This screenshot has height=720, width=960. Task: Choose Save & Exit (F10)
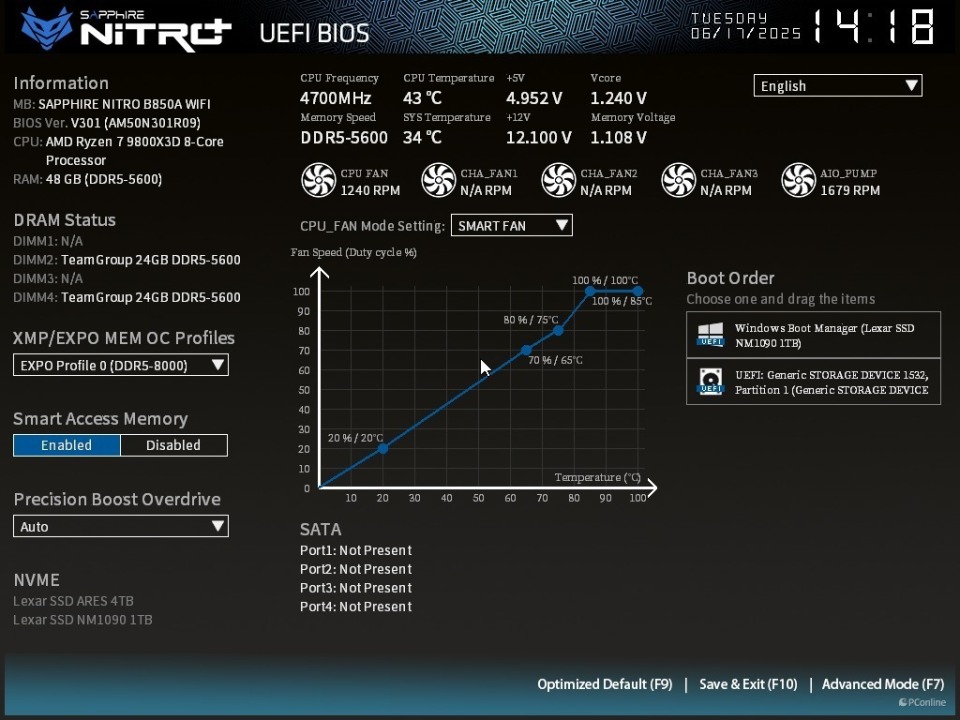pyautogui.click(x=748, y=684)
